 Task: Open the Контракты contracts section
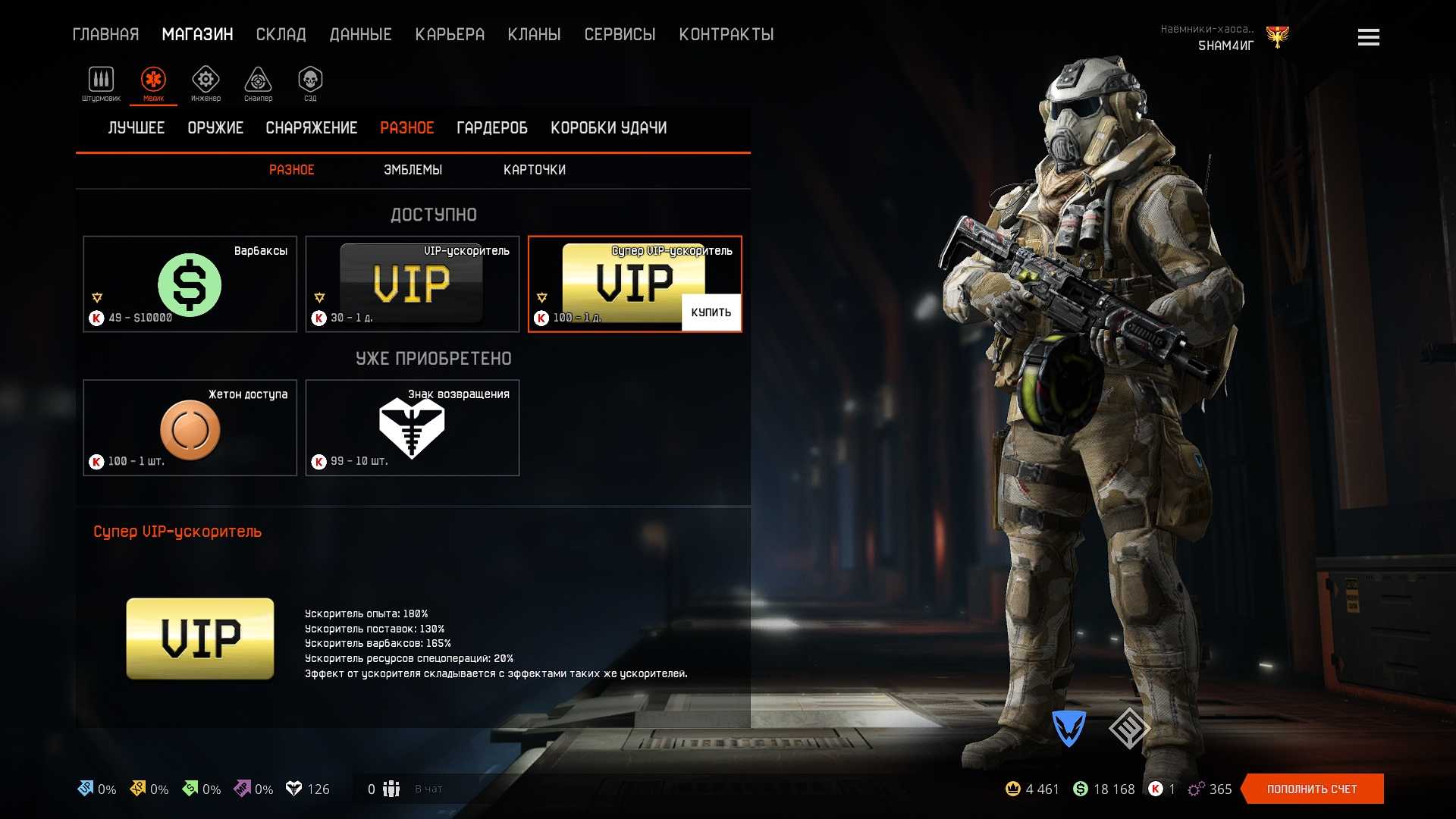pos(726,34)
